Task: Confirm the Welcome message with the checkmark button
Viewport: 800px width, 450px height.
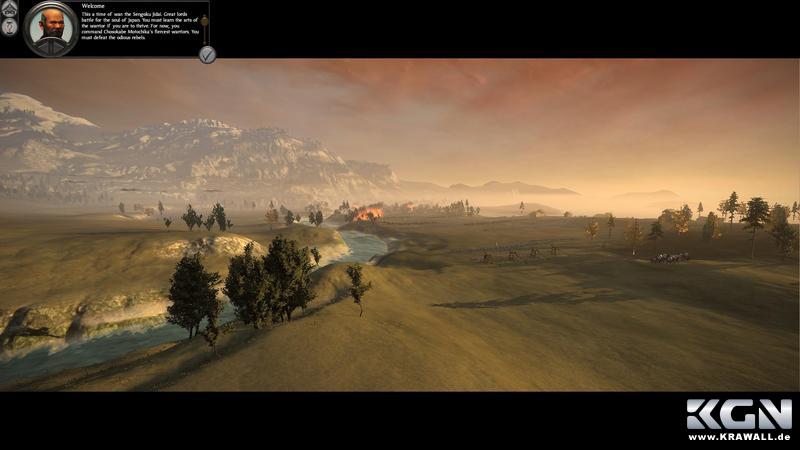Action: pos(207,54)
